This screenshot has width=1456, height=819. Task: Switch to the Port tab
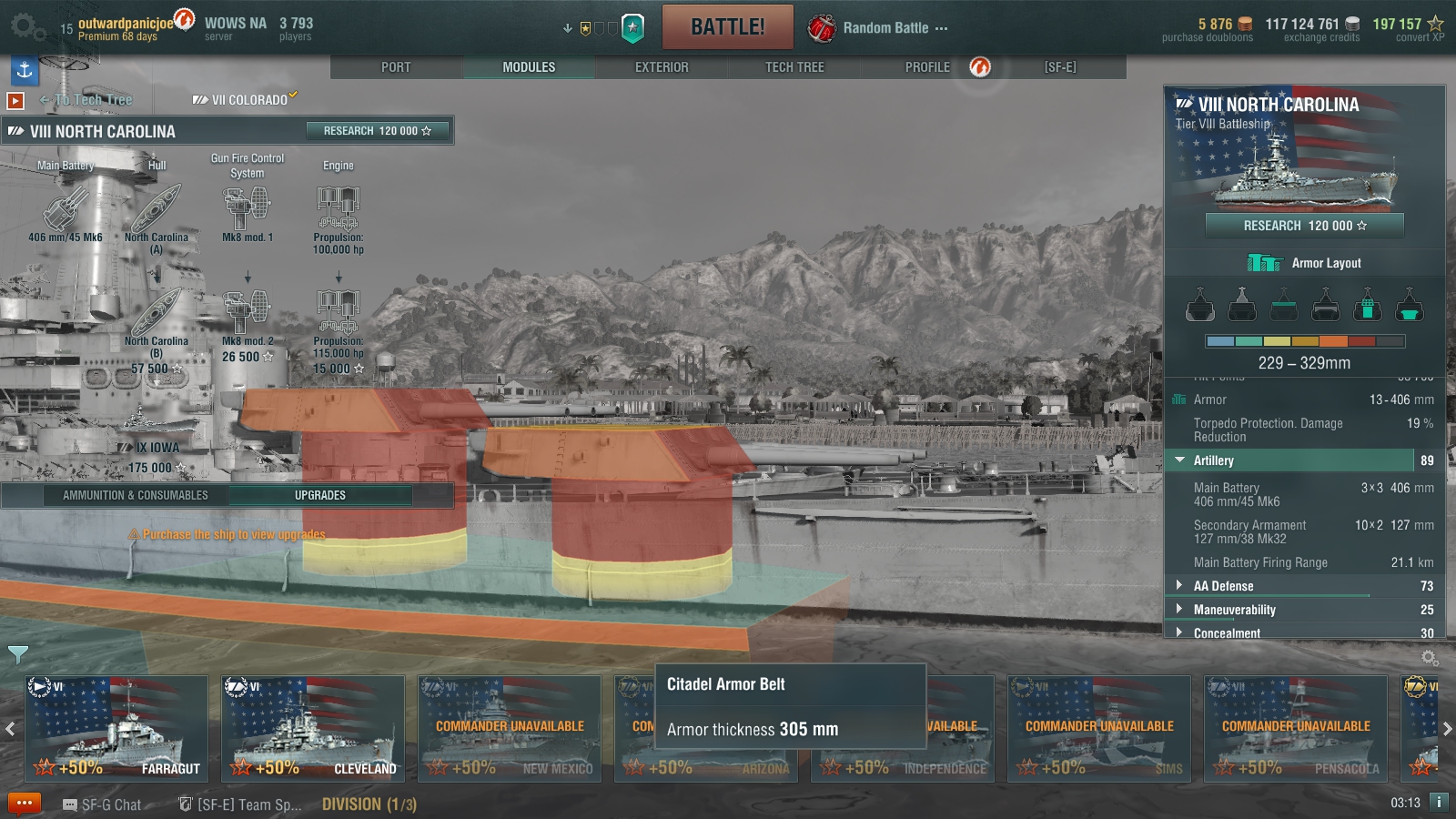(x=396, y=67)
